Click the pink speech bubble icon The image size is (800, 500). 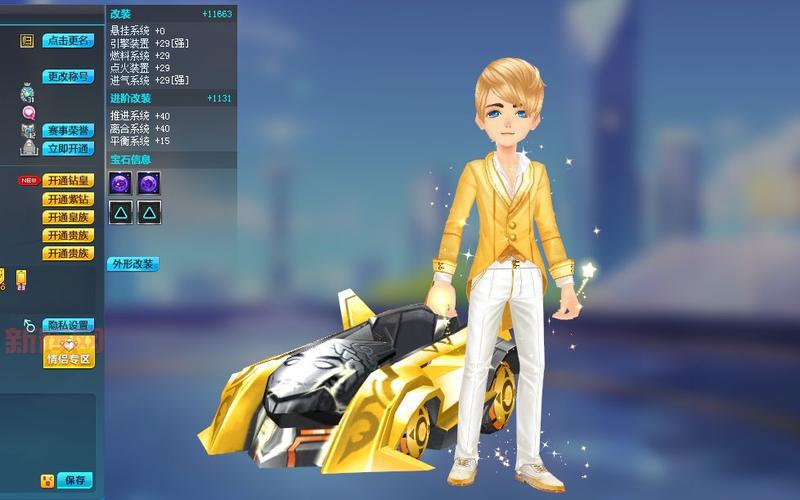(28, 112)
